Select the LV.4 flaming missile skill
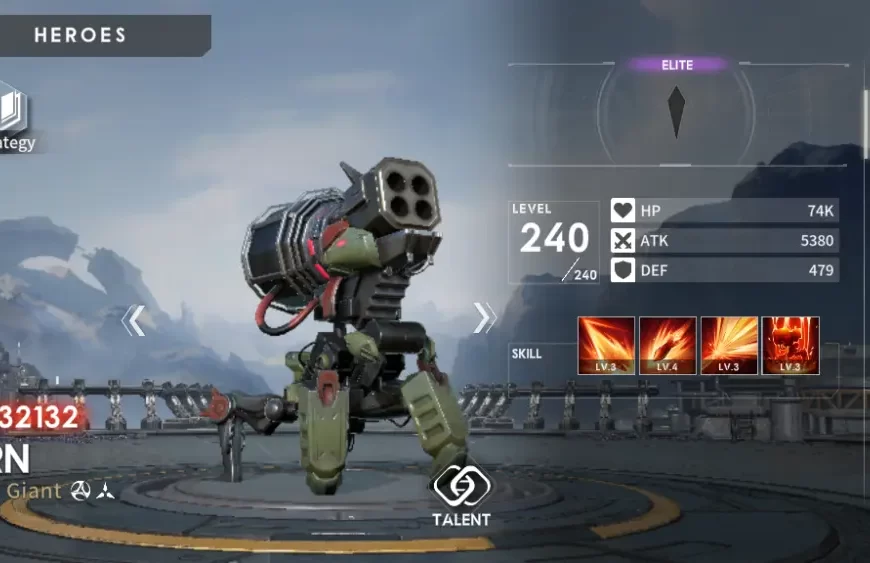870x563 pixels. point(667,345)
